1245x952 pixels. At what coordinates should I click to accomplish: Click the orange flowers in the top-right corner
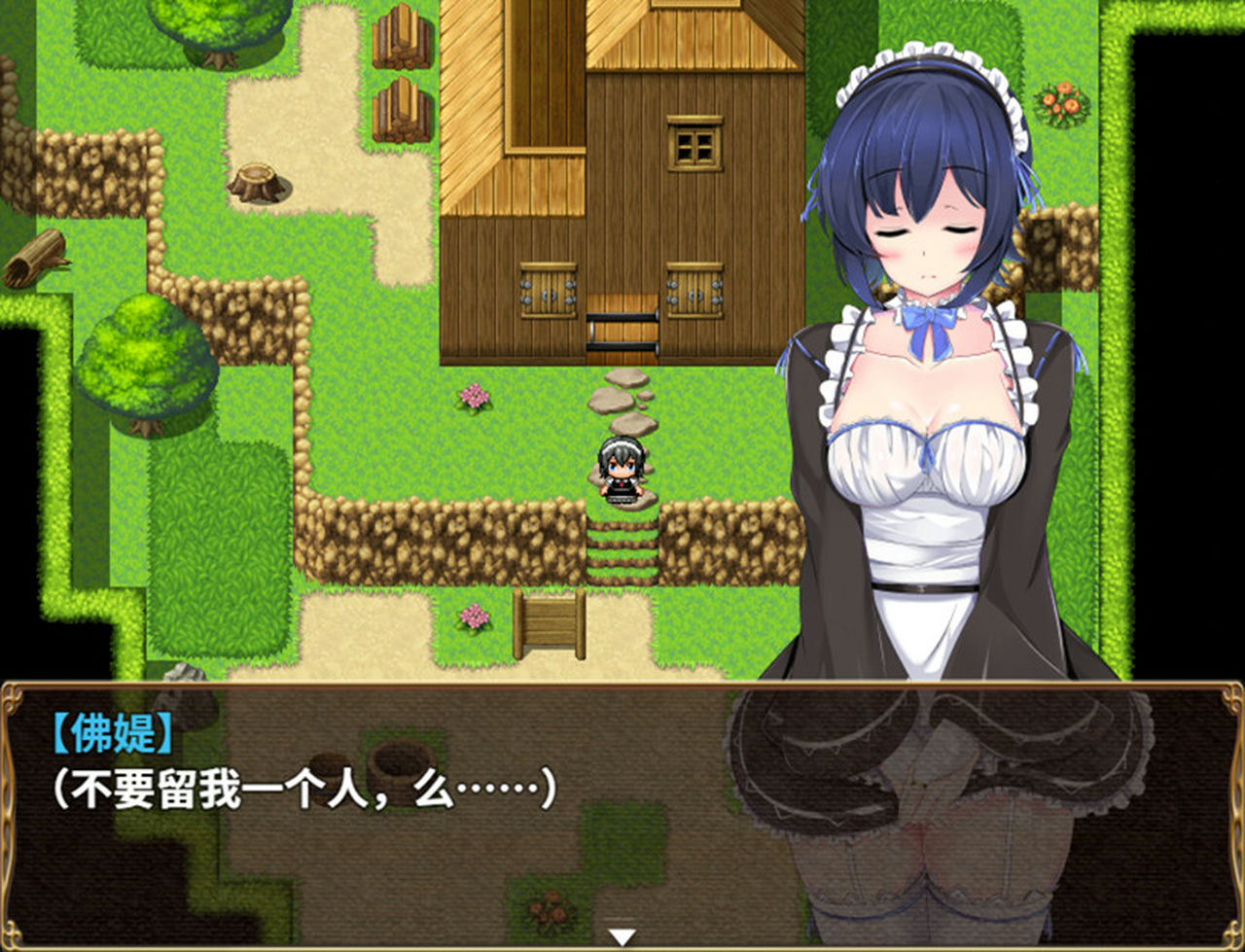(x=1062, y=102)
